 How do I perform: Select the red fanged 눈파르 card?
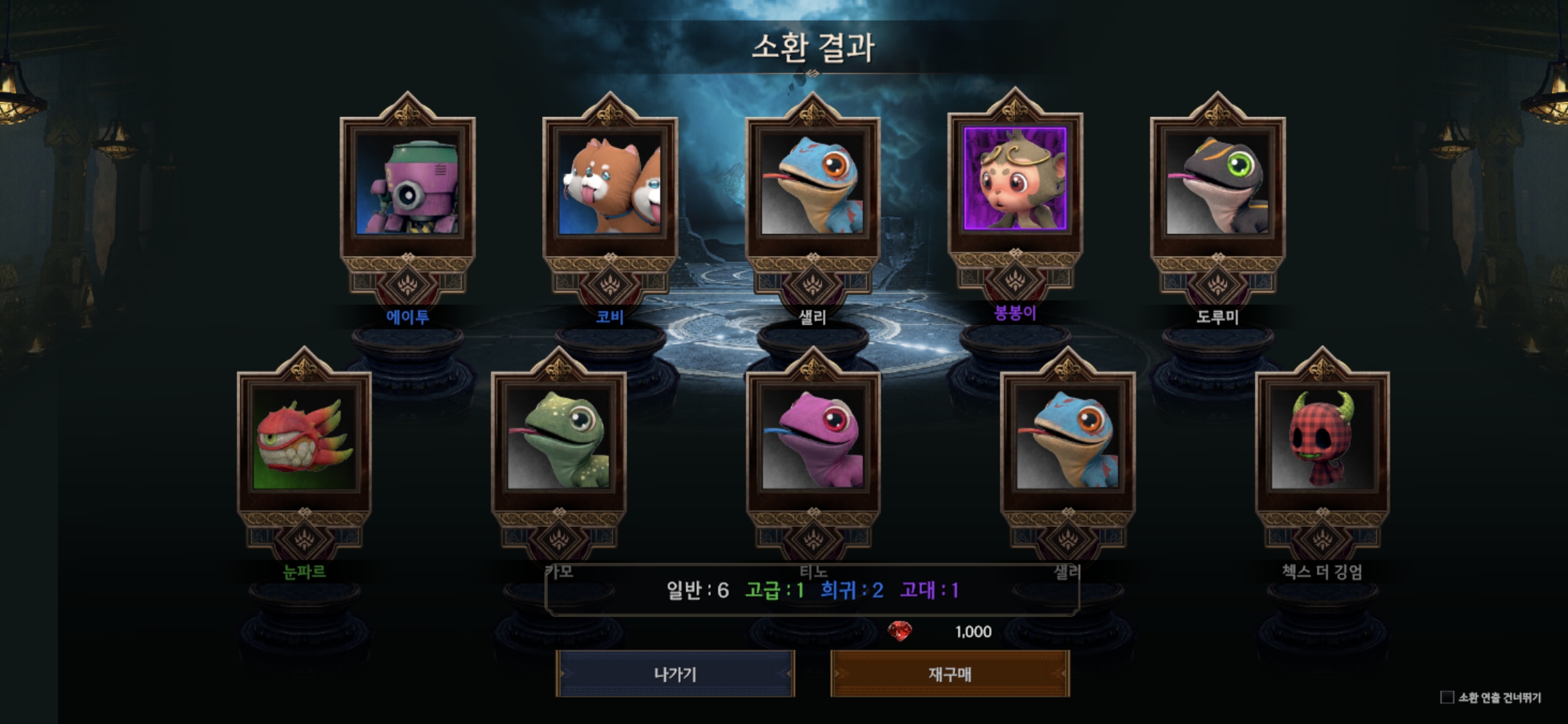coord(304,439)
